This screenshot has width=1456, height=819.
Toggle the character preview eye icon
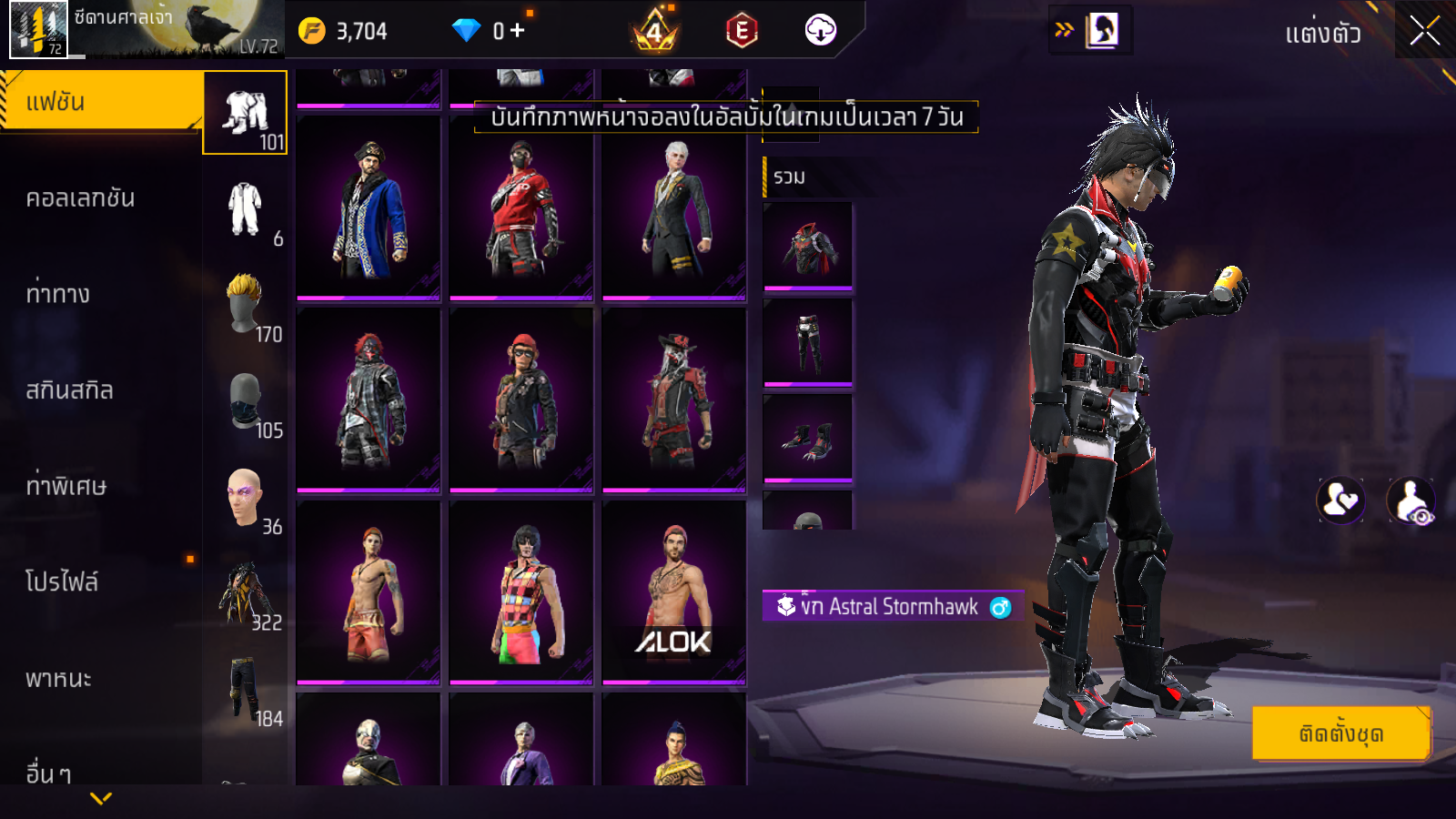1410,500
